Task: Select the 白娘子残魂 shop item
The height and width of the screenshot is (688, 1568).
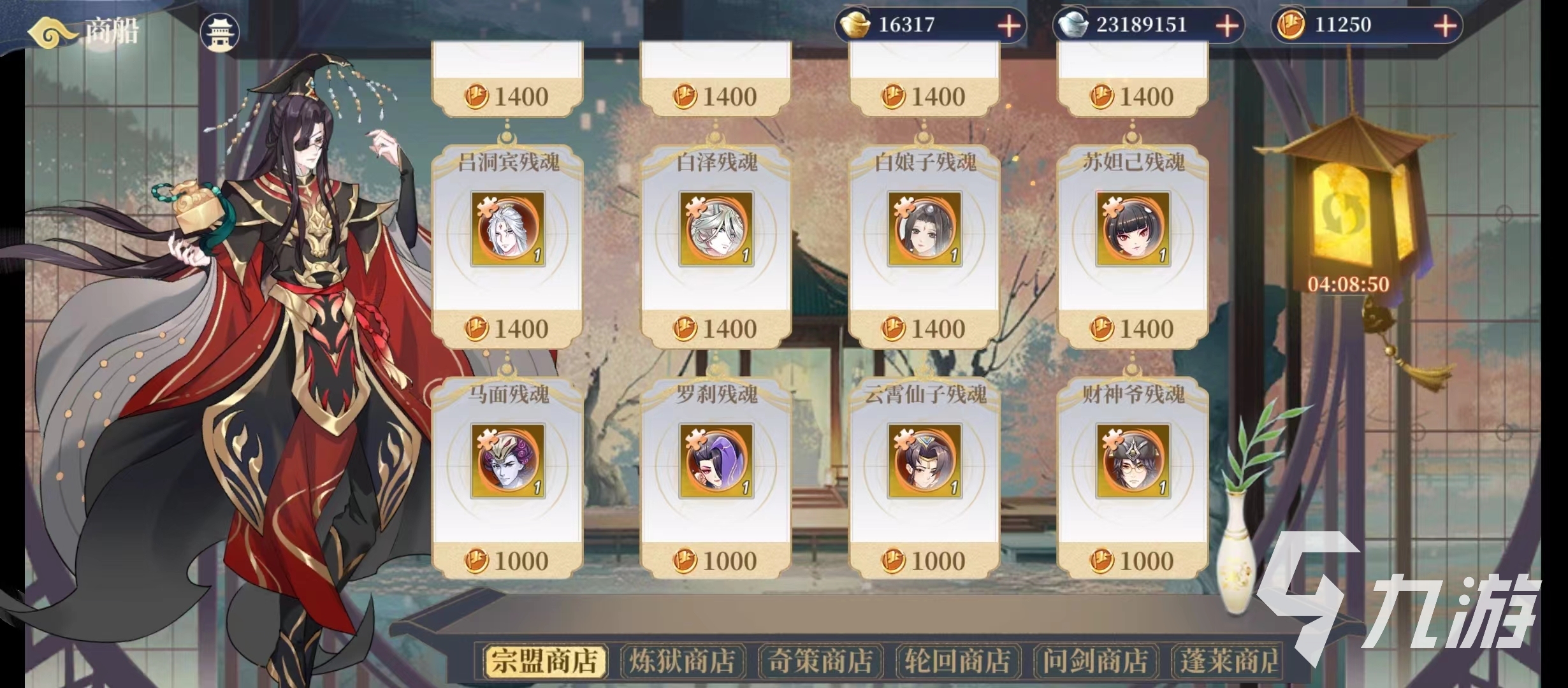Action: click(925, 245)
